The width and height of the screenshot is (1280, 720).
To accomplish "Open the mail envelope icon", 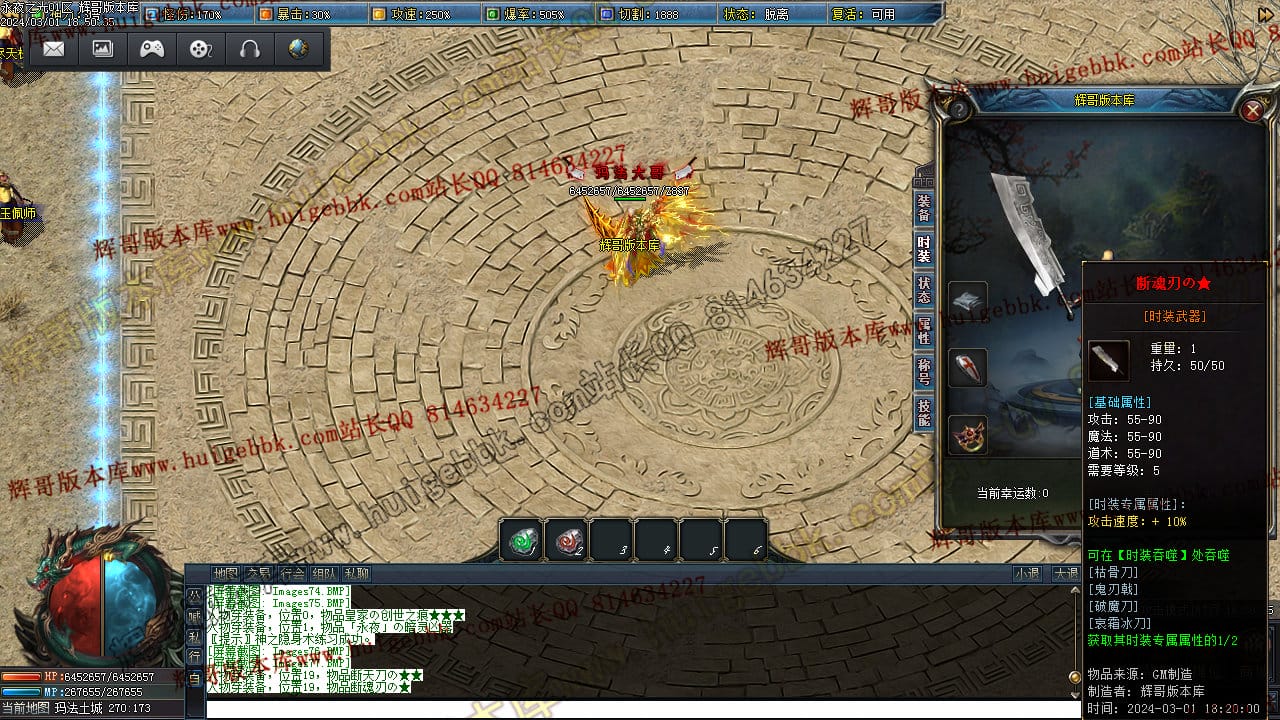I will pos(54,49).
